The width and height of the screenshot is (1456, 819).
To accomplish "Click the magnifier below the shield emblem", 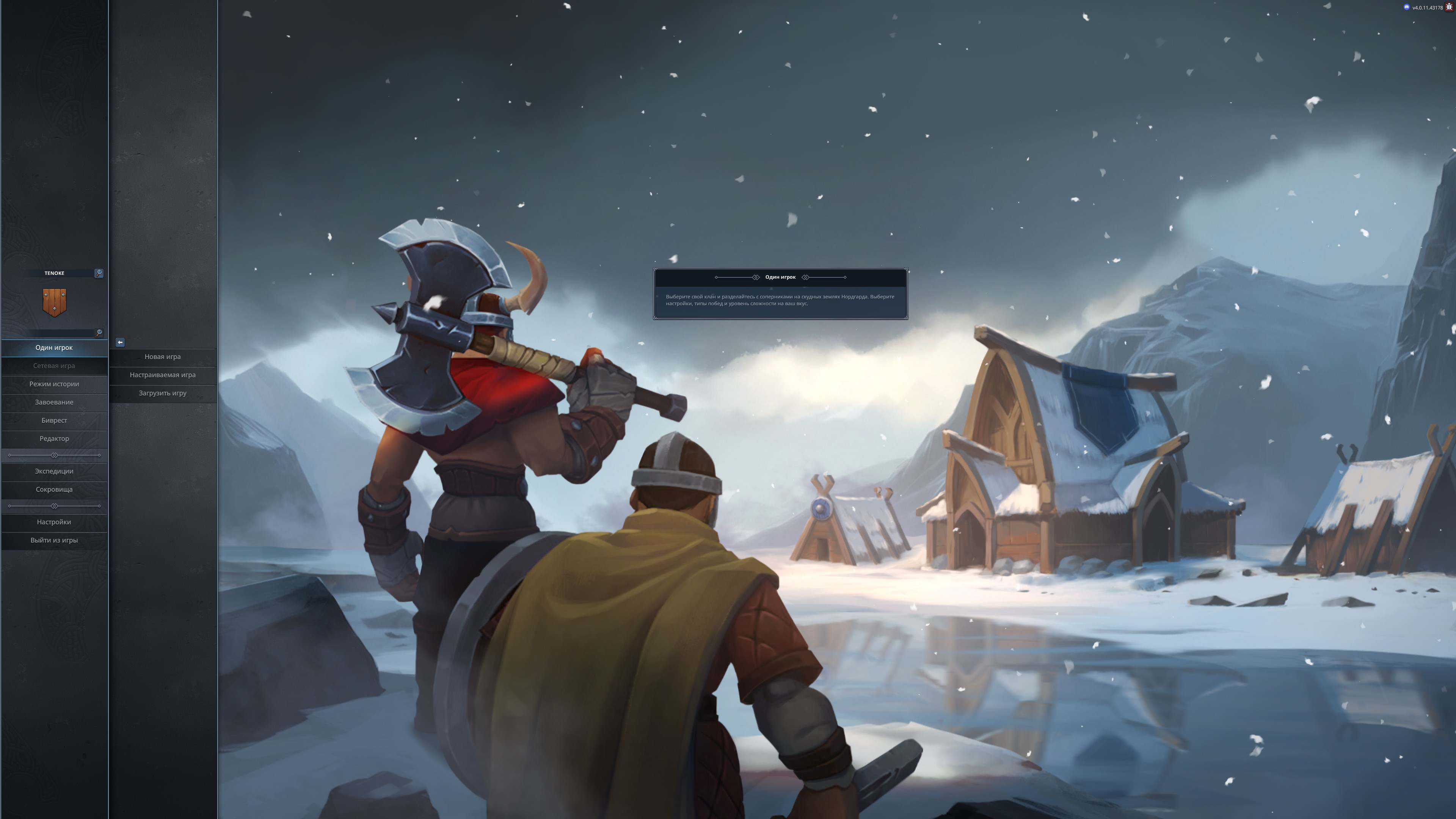I will (x=99, y=333).
